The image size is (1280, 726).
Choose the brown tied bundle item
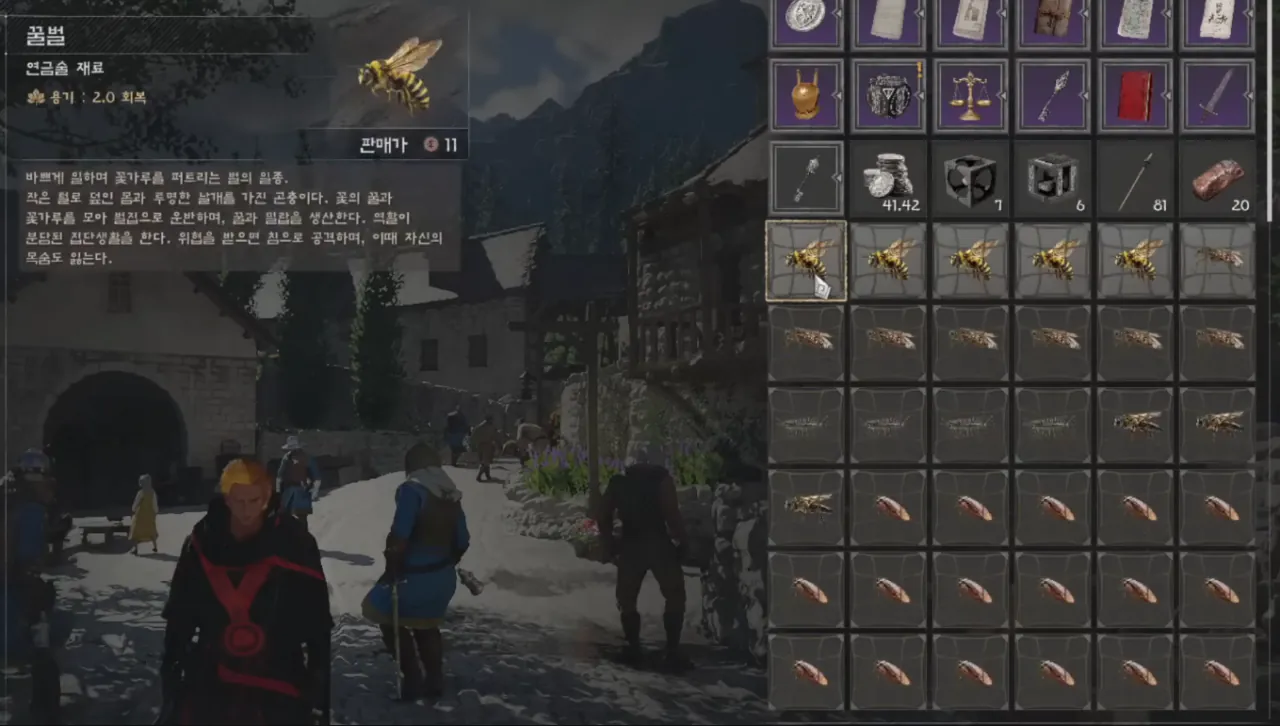pos(1052,20)
